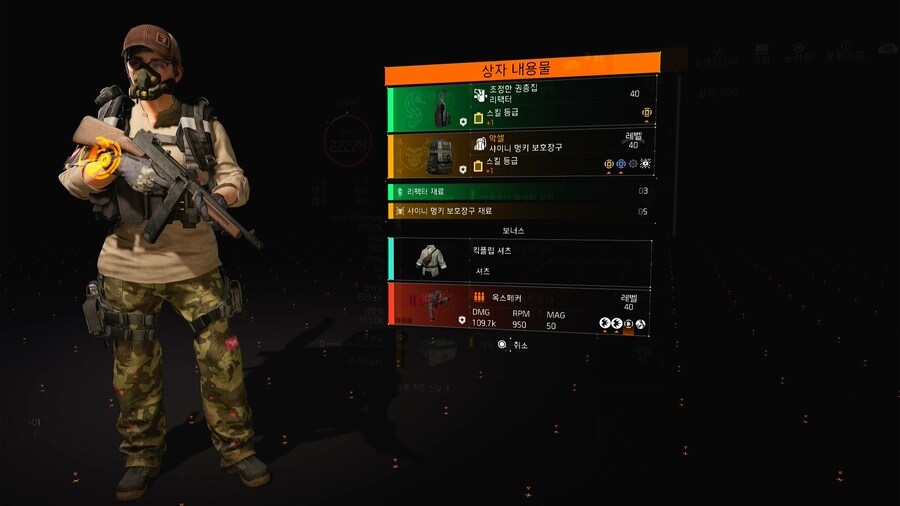Choose the 리랙터 재료 material row
The image size is (900, 506).
(520, 191)
